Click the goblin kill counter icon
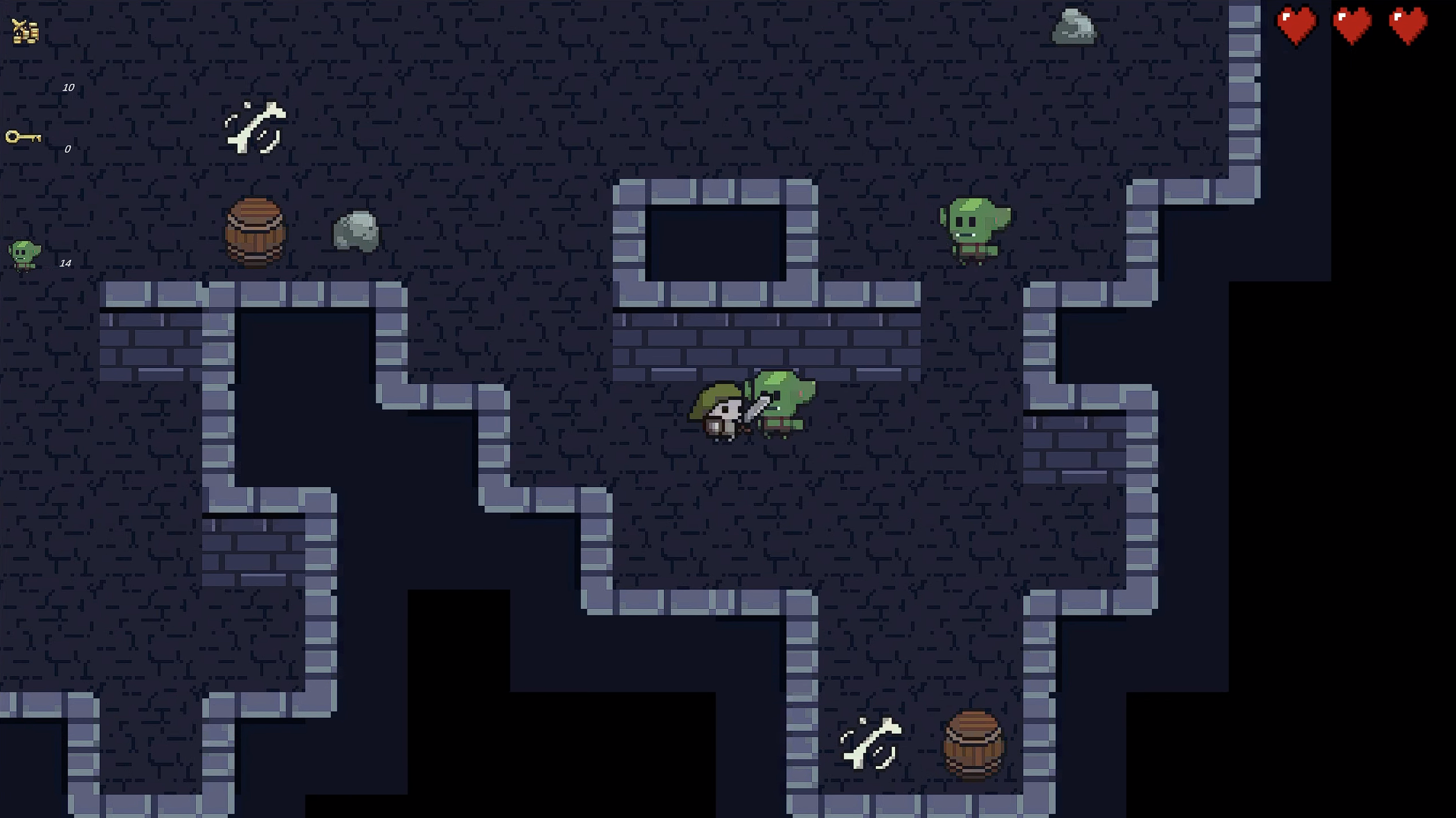Image resolution: width=1456 pixels, height=818 pixels. click(x=24, y=255)
